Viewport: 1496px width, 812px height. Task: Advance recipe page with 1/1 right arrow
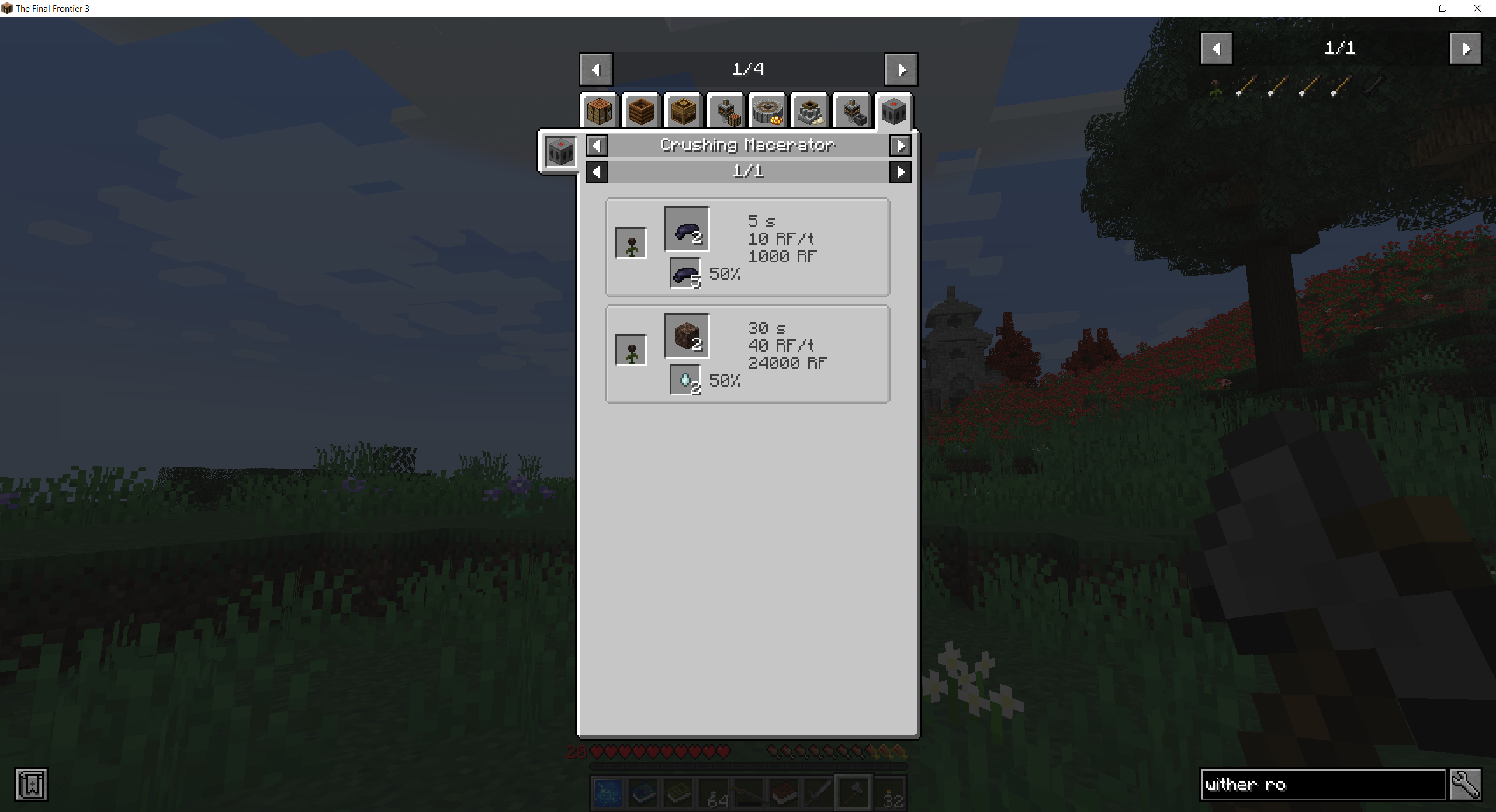[x=900, y=171]
